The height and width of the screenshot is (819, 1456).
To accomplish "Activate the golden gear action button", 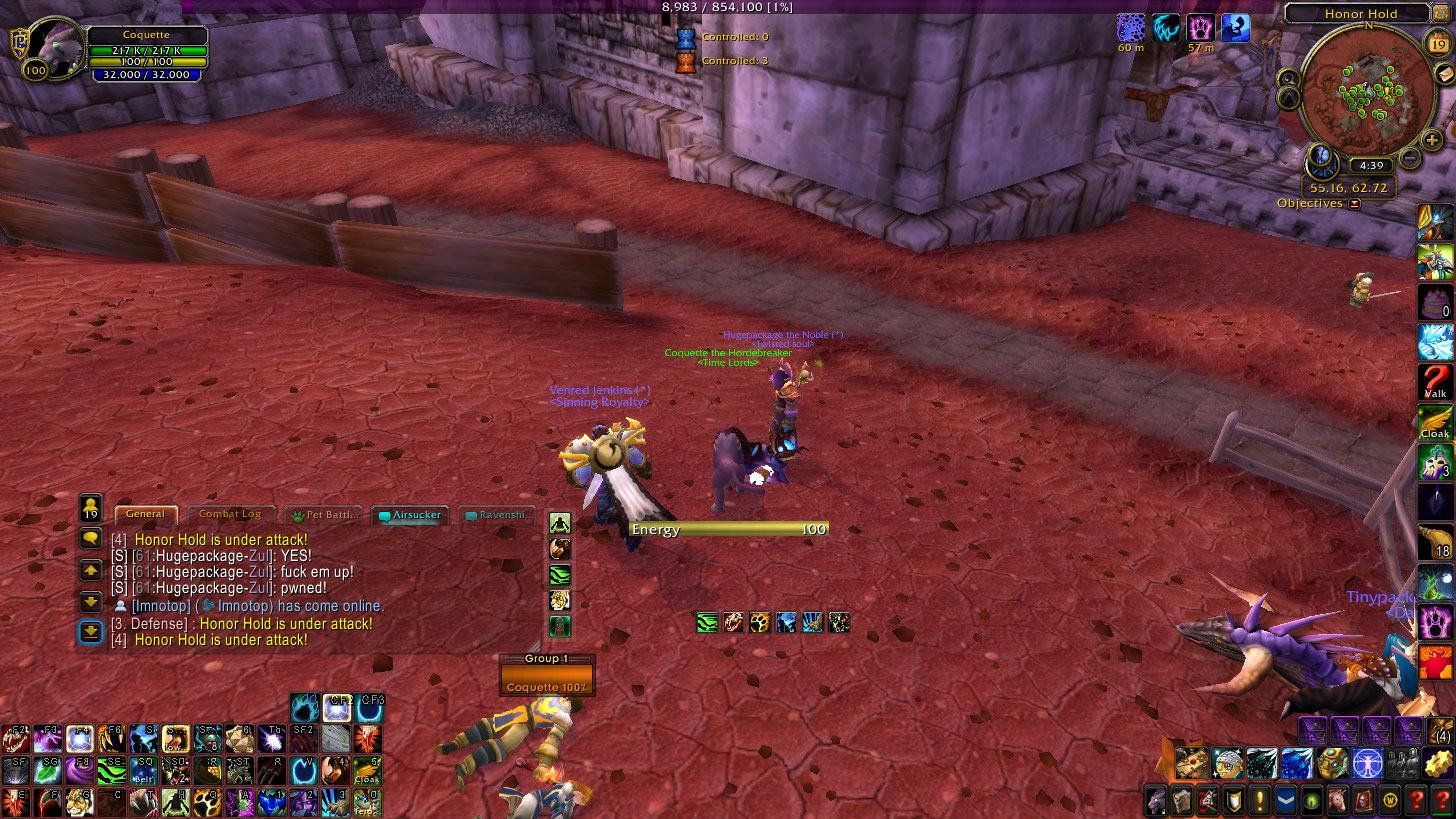I will point(1440,763).
